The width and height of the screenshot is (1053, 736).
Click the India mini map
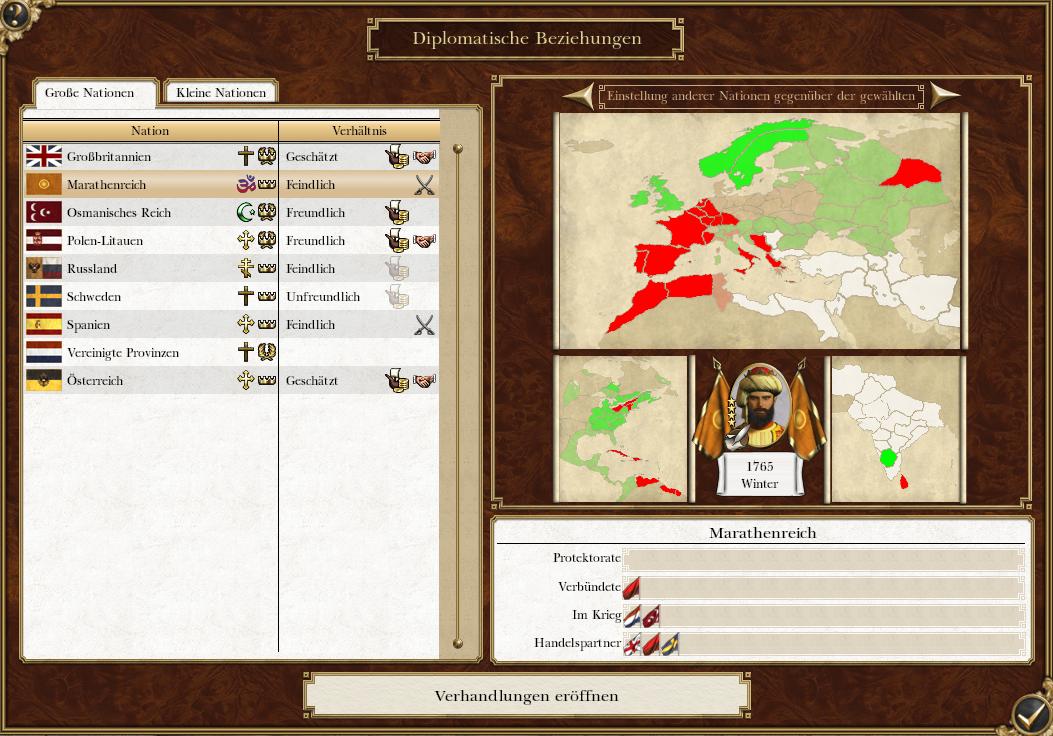897,428
